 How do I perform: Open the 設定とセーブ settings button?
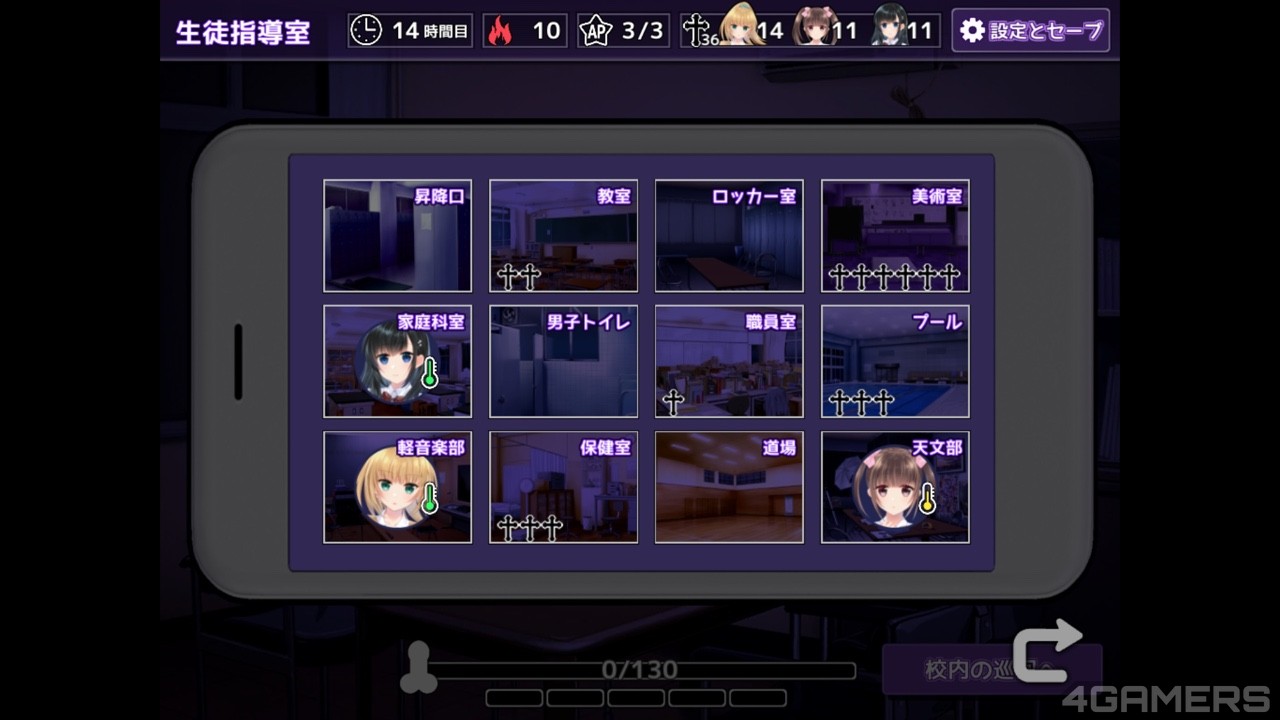point(1030,31)
